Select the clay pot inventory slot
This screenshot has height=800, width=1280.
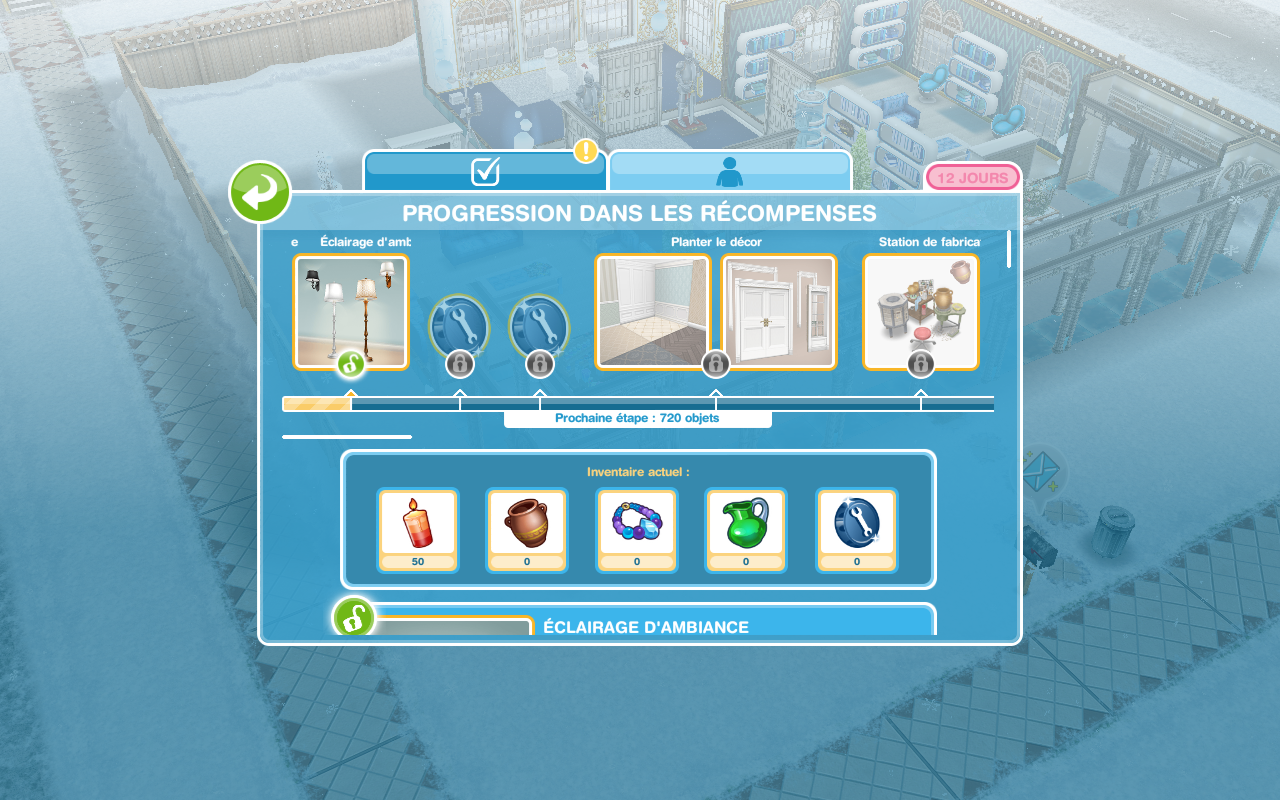(x=527, y=529)
